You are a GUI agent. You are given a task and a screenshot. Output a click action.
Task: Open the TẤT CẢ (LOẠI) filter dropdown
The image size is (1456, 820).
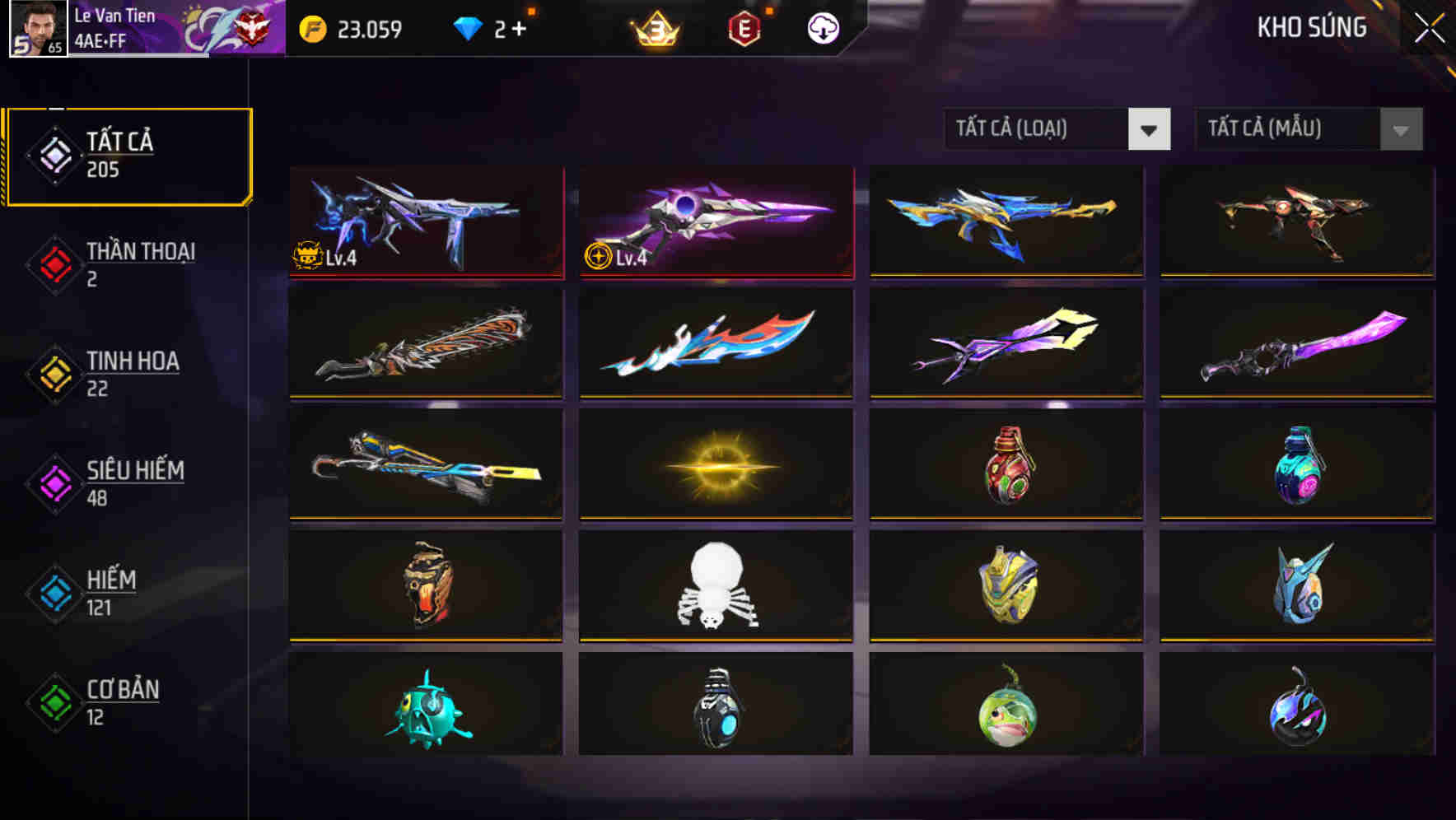click(1038, 129)
